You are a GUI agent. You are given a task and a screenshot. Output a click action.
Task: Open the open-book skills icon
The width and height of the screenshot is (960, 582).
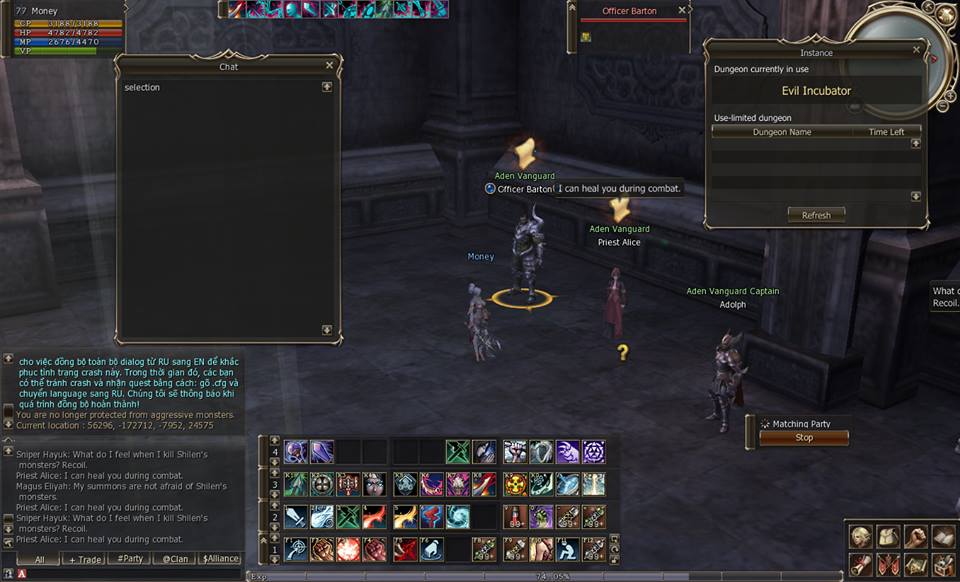(942, 537)
